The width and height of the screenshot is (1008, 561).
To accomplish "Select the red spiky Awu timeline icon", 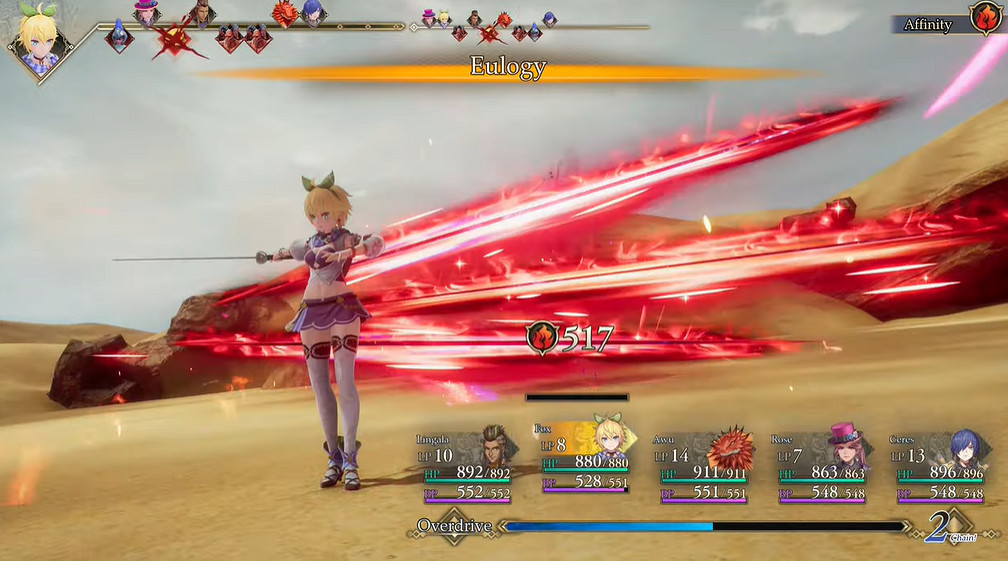I will (x=285, y=14).
